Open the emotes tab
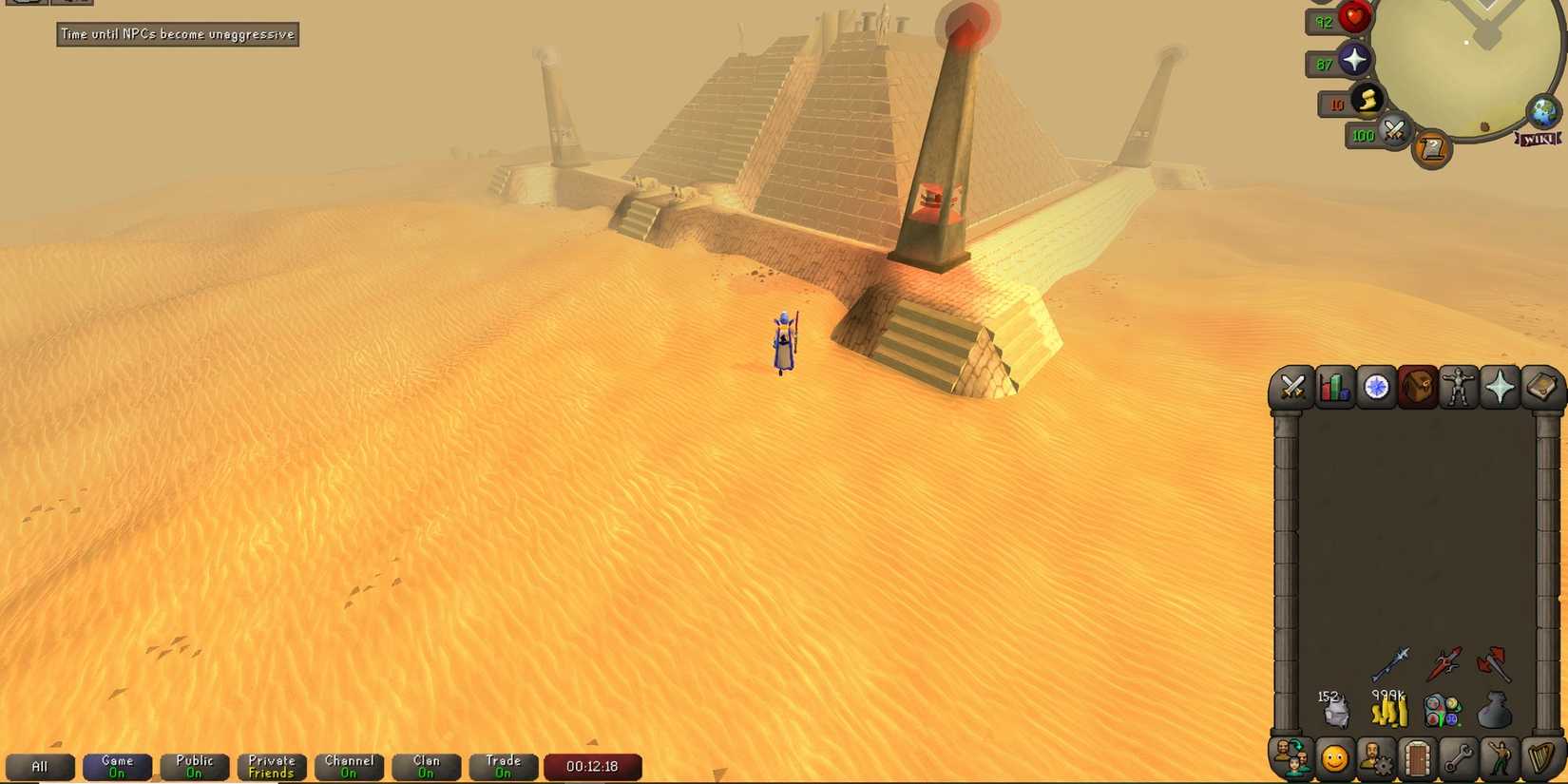Viewport: 1568px width, 784px height. 1500,760
